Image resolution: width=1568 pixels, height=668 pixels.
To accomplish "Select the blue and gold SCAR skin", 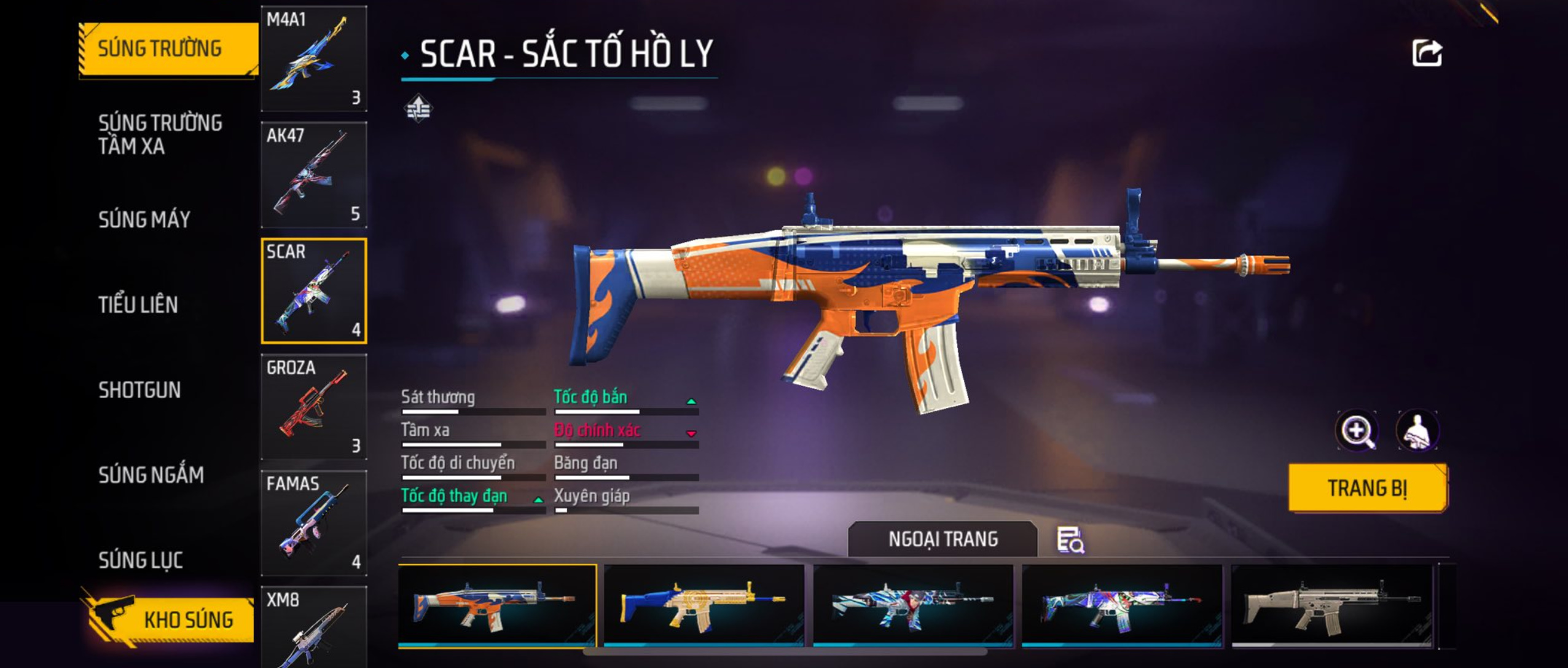I will coord(704,605).
